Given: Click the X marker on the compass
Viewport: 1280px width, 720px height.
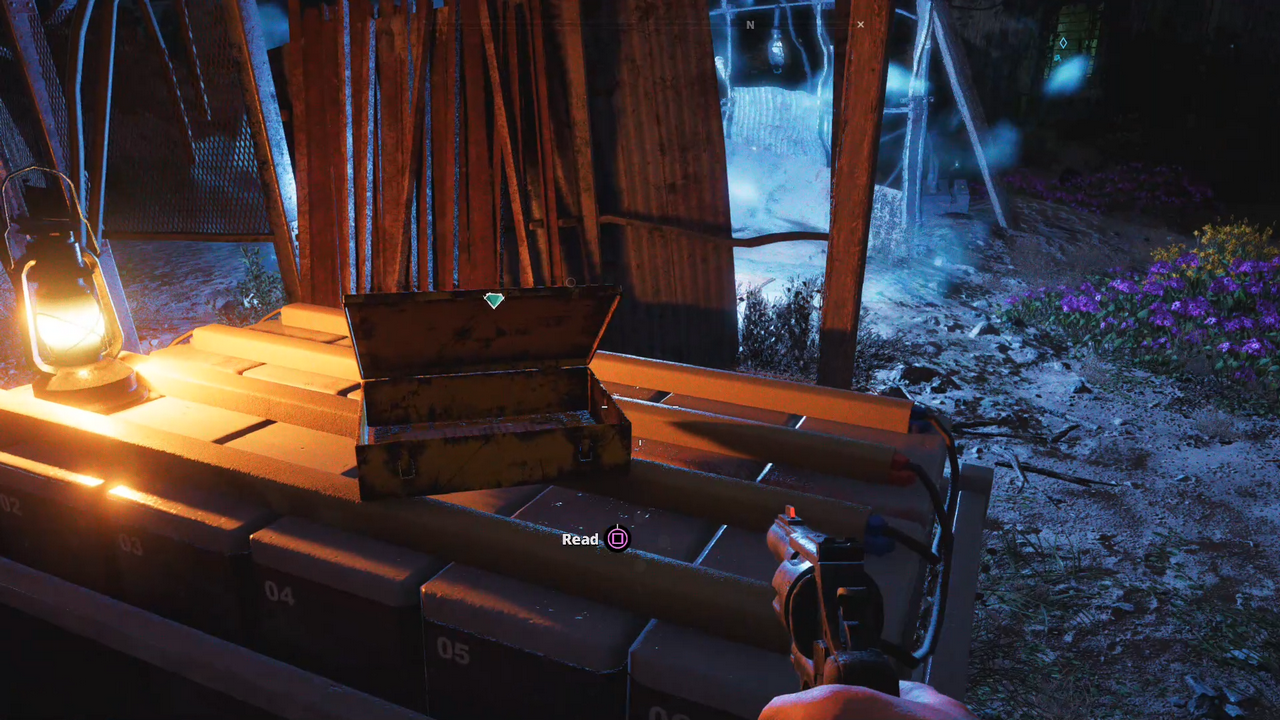Looking at the screenshot, I should 860,25.
